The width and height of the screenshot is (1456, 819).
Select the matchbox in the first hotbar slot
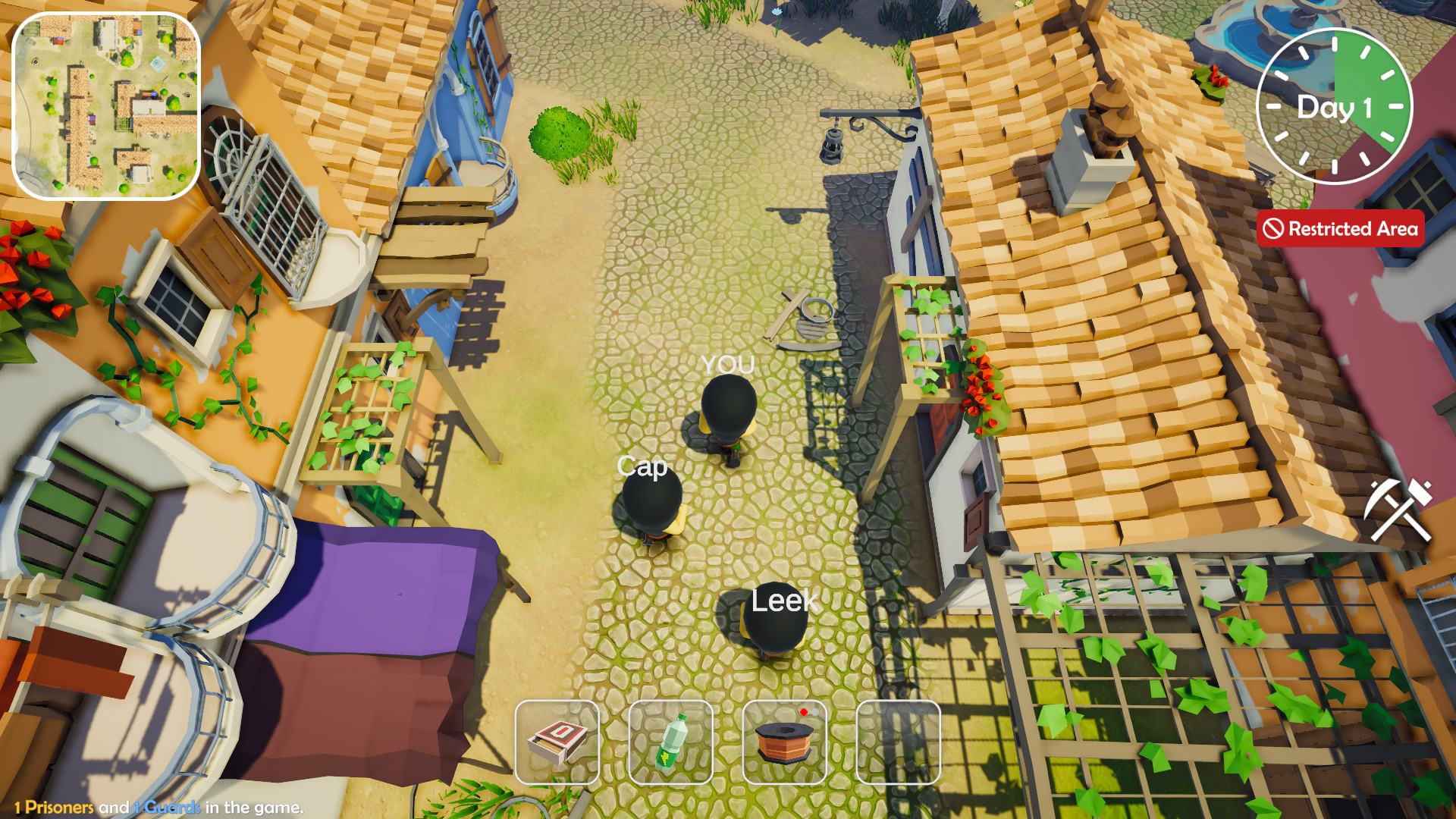[x=557, y=741]
